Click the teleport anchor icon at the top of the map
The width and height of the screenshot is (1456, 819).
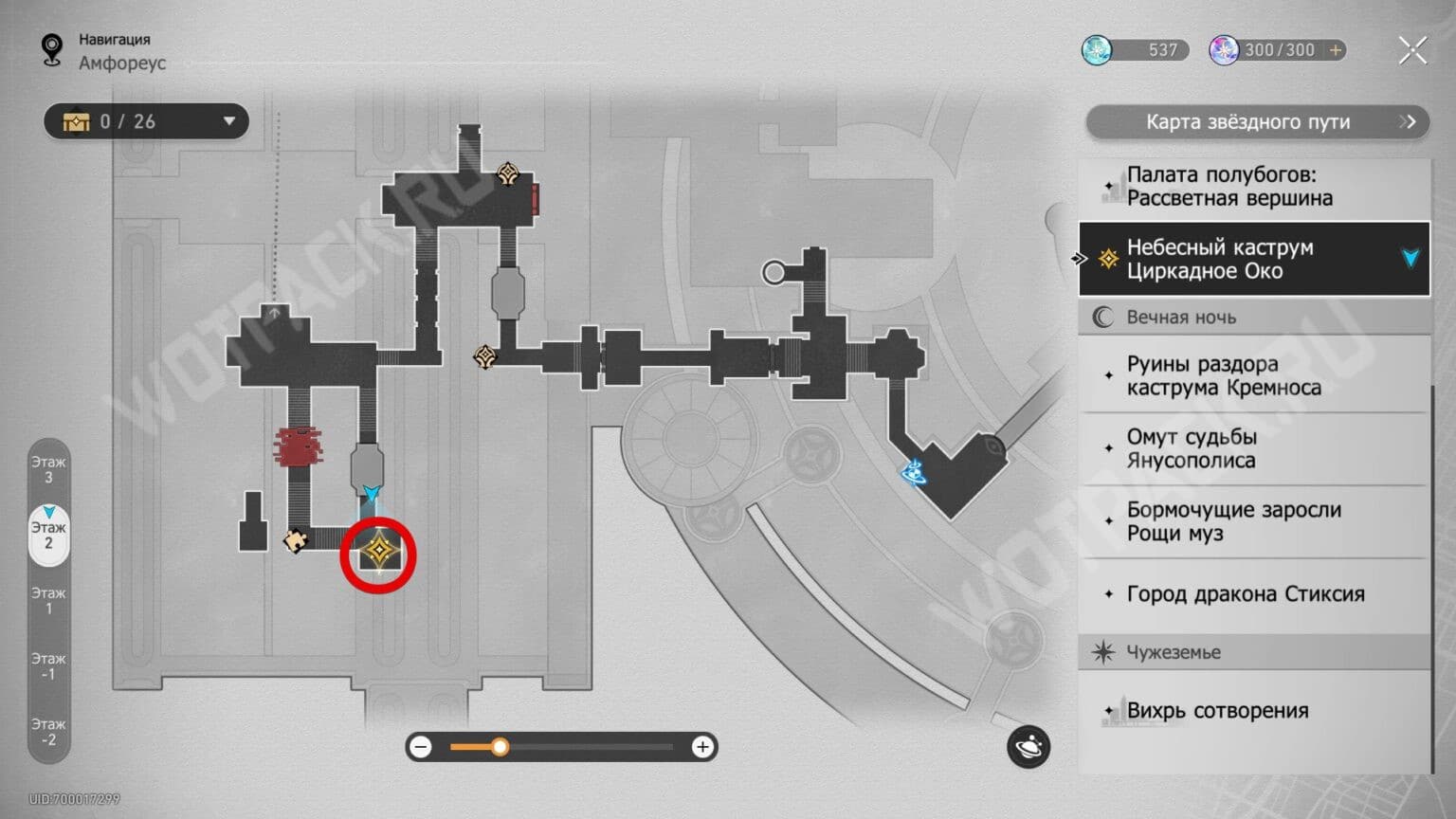[x=506, y=173]
